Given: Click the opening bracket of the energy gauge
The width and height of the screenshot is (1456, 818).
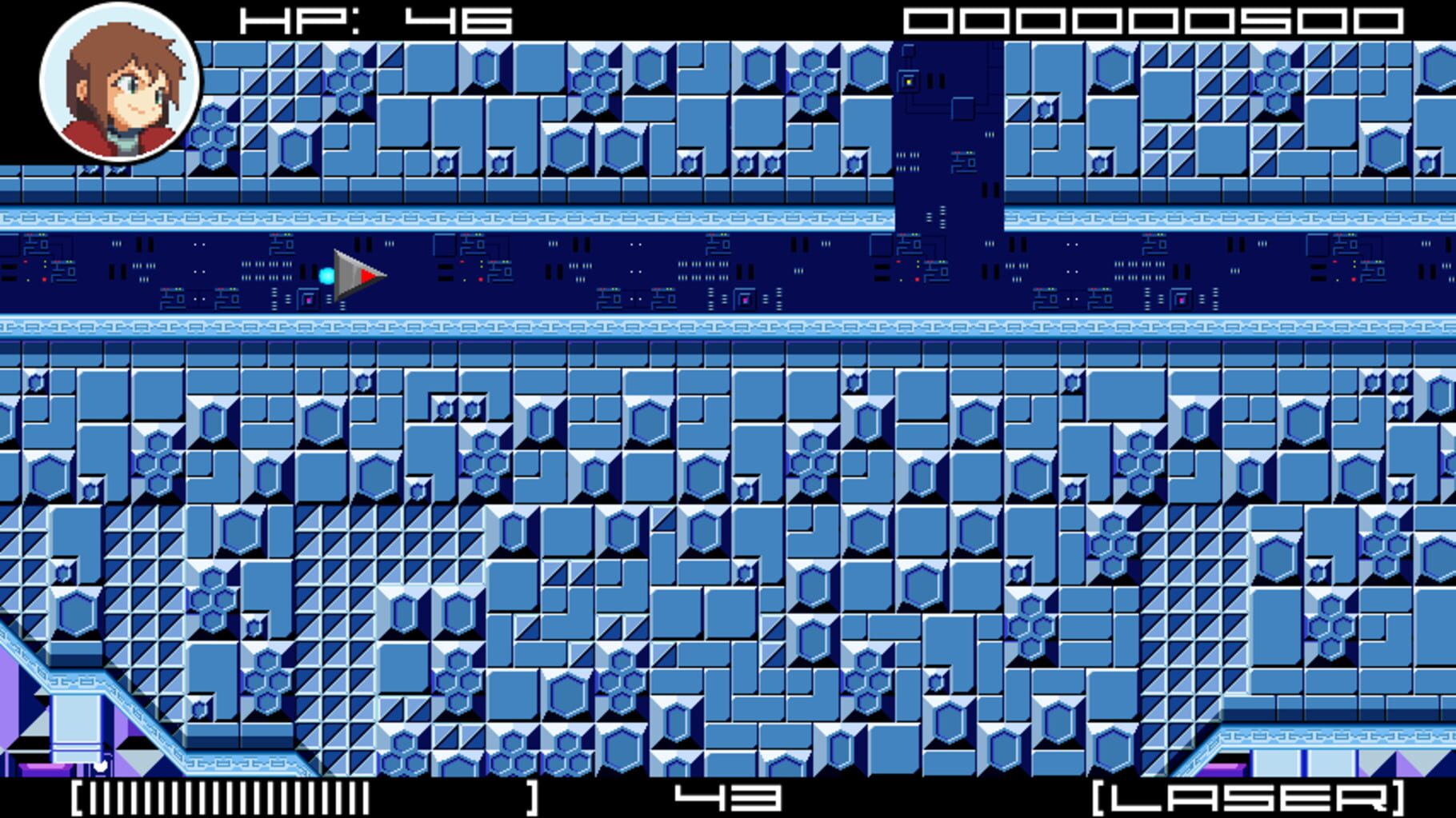Looking at the screenshot, I should (78, 796).
